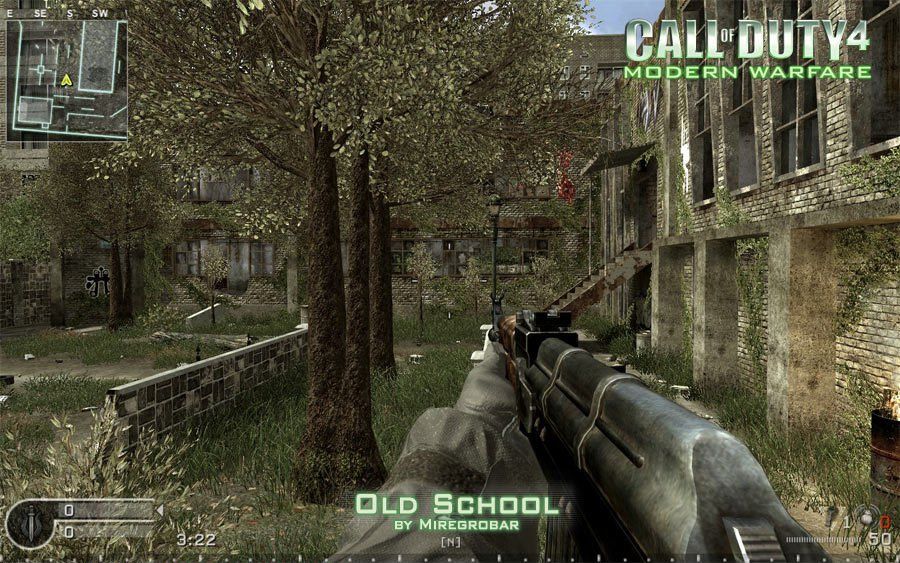The width and height of the screenshot is (900, 563).
Task: Select the frag grenade icon
Action: click(x=867, y=518)
